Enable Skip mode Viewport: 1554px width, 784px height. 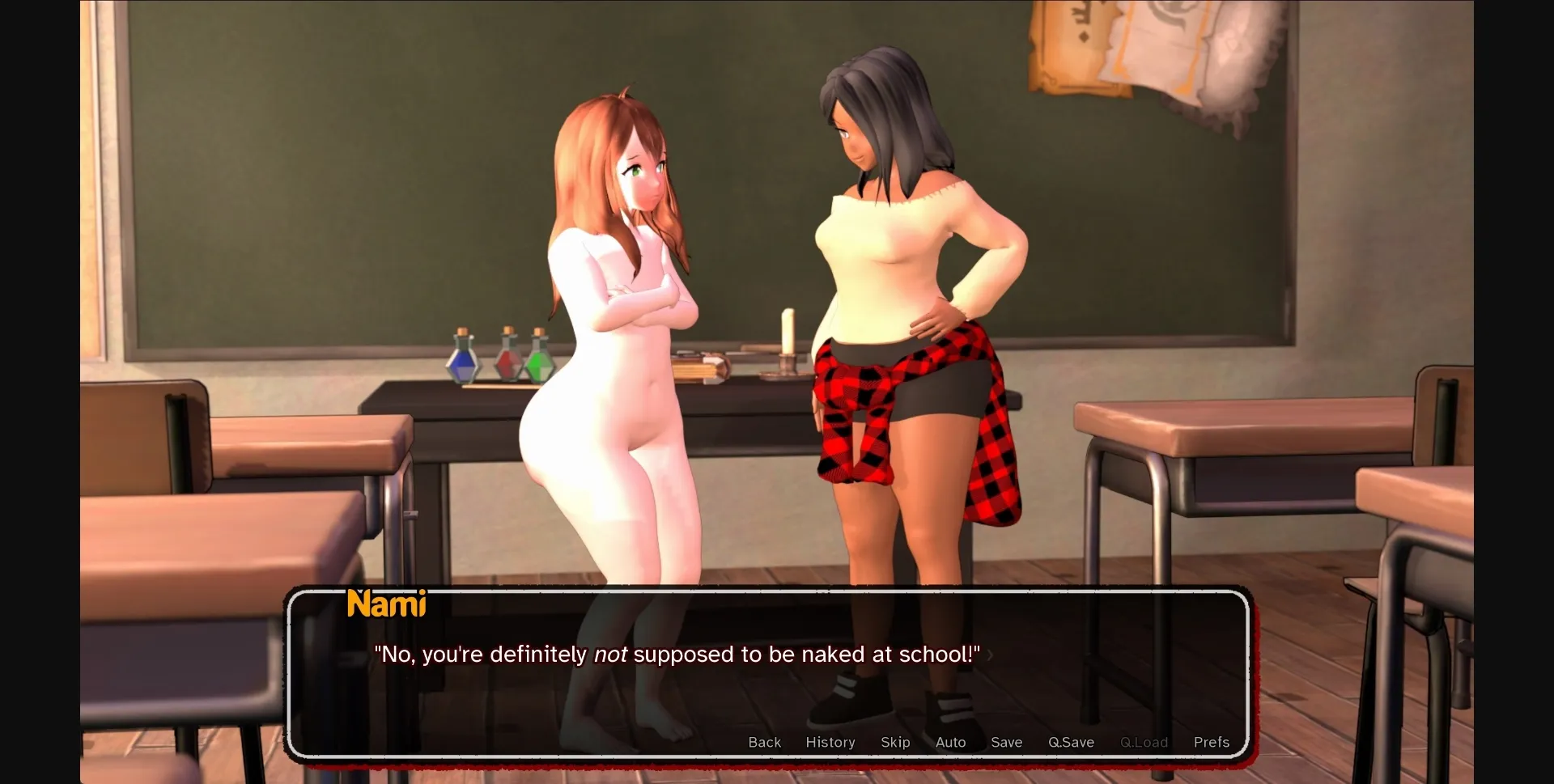click(x=894, y=742)
